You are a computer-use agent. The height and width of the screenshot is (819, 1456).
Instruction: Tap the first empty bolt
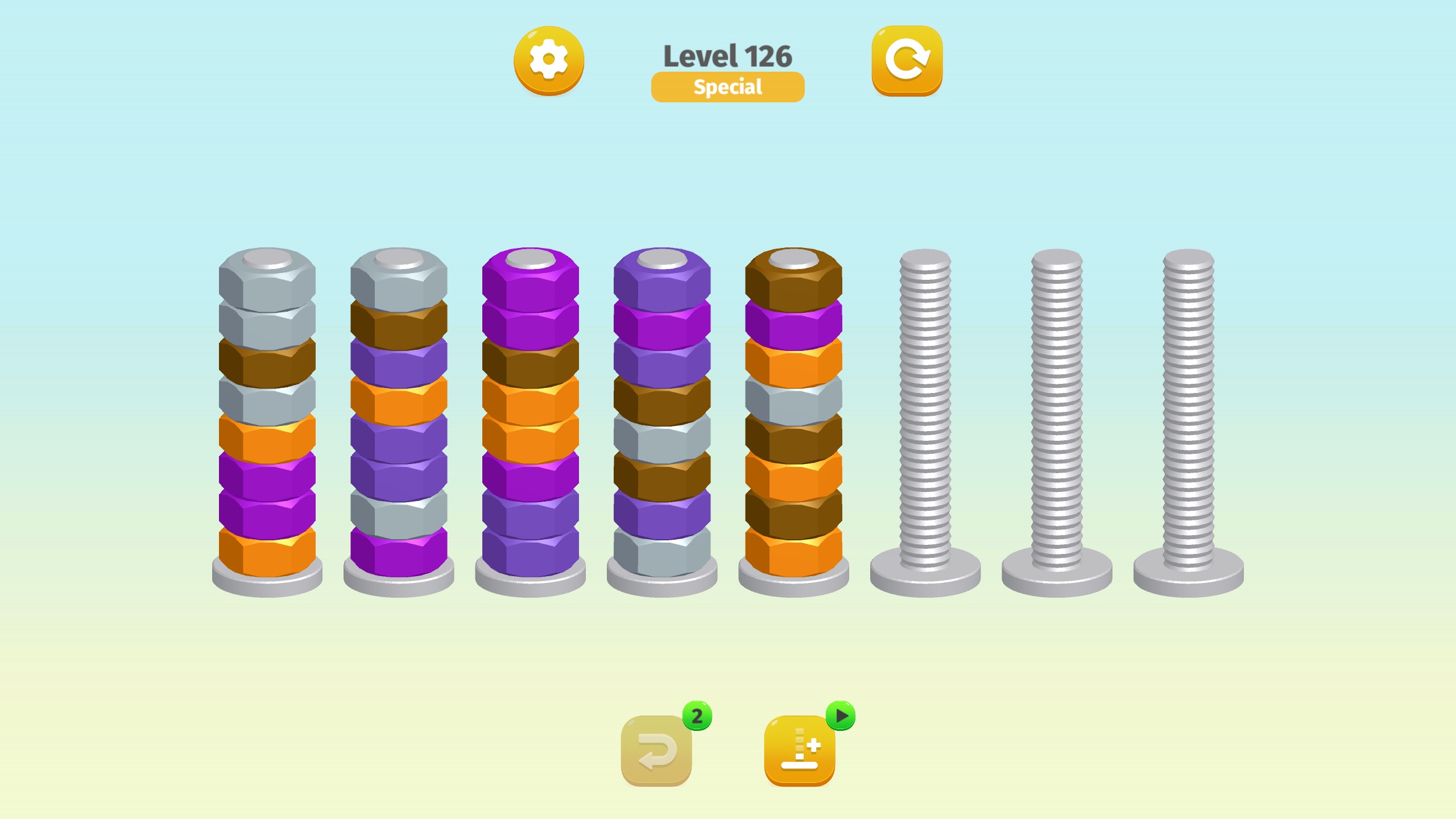tap(927, 427)
